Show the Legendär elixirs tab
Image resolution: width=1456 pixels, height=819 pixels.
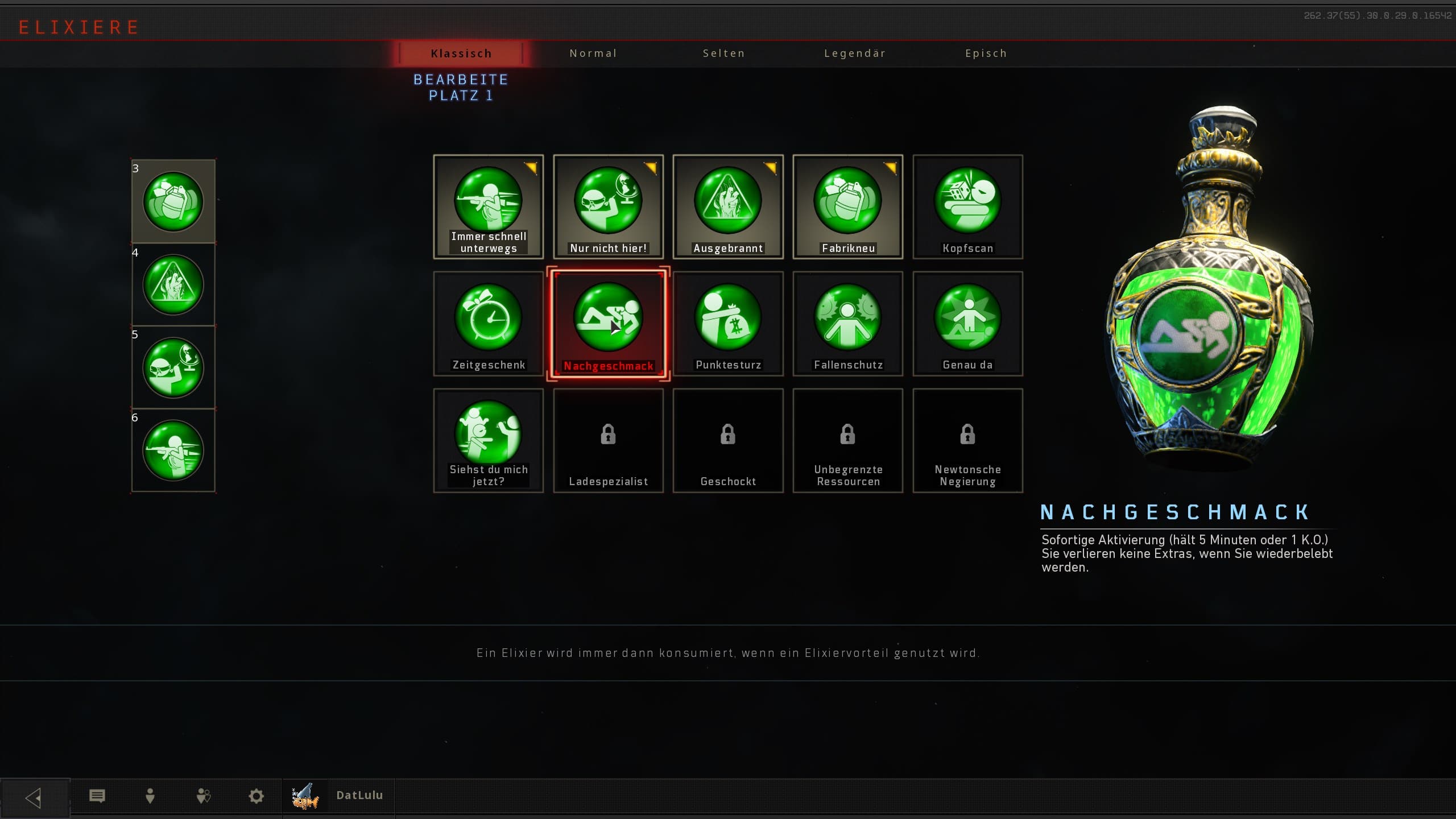click(855, 53)
